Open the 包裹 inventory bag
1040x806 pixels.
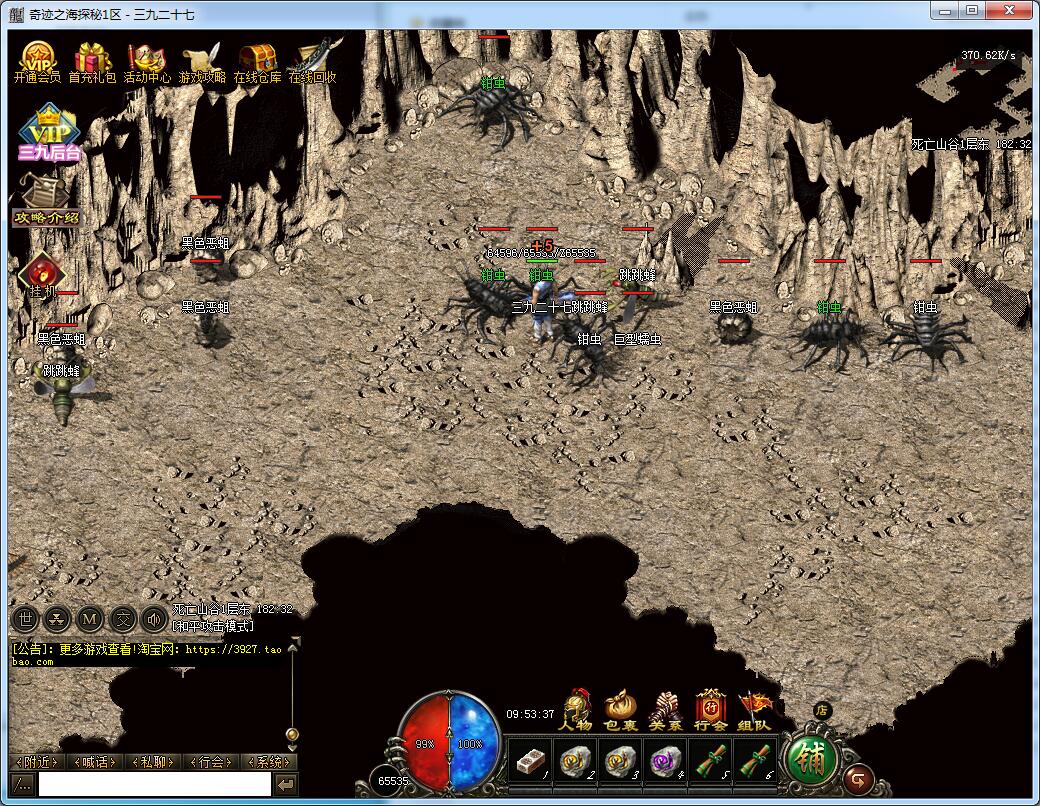tap(621, 710)
